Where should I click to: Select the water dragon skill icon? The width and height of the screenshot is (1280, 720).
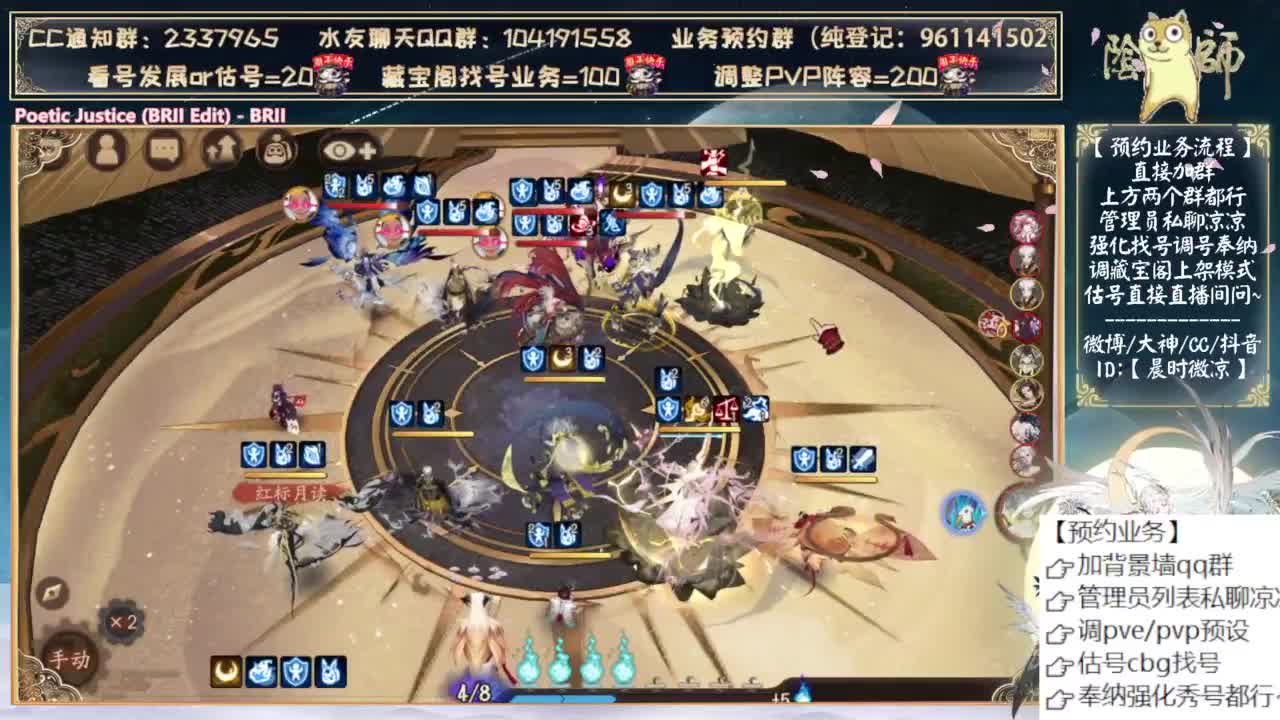pos(261,670)
